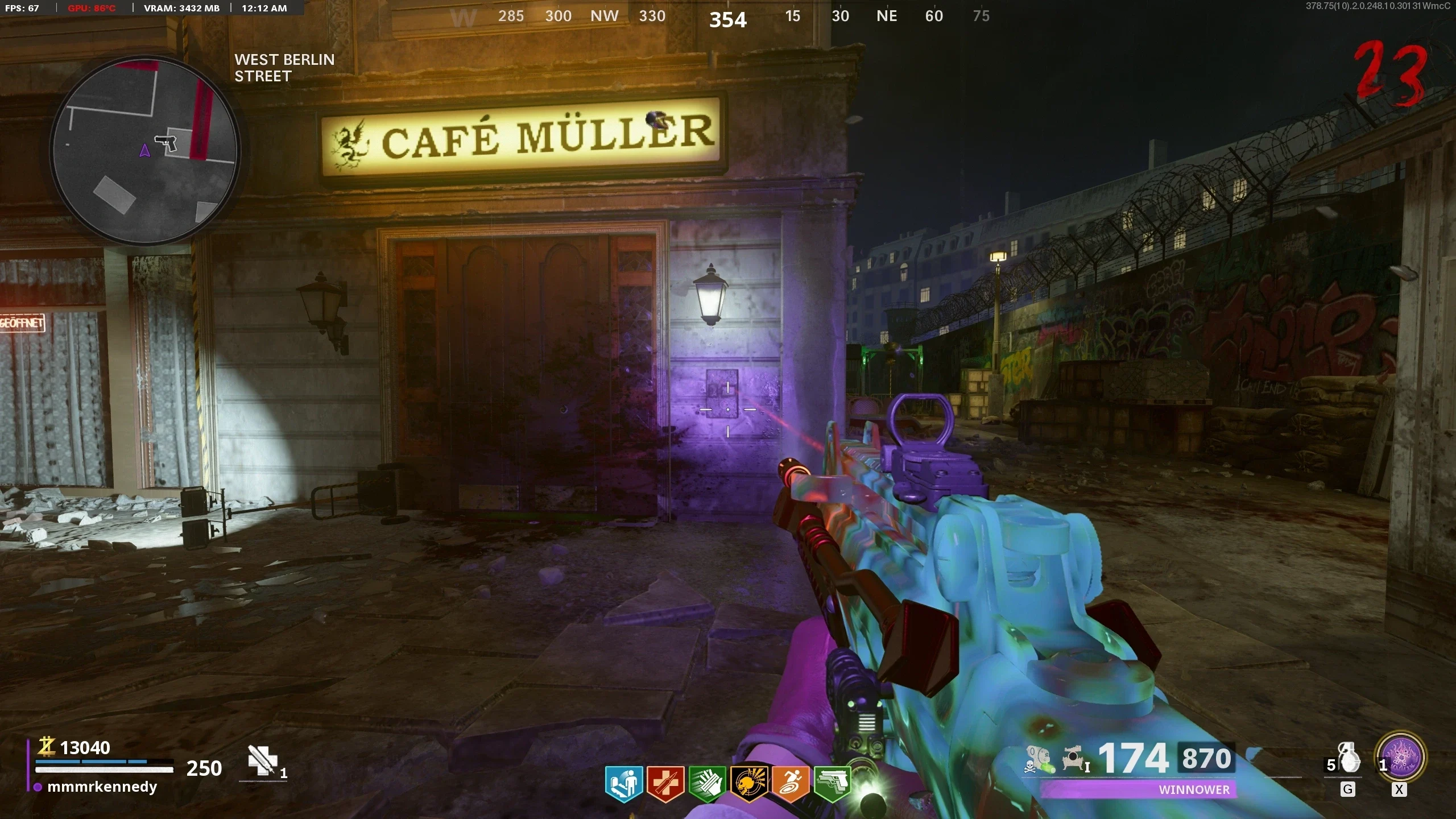Select the green double pistol Mule Kick perk
Viewport: 1456px width, 819px height.
pos(832,784)
